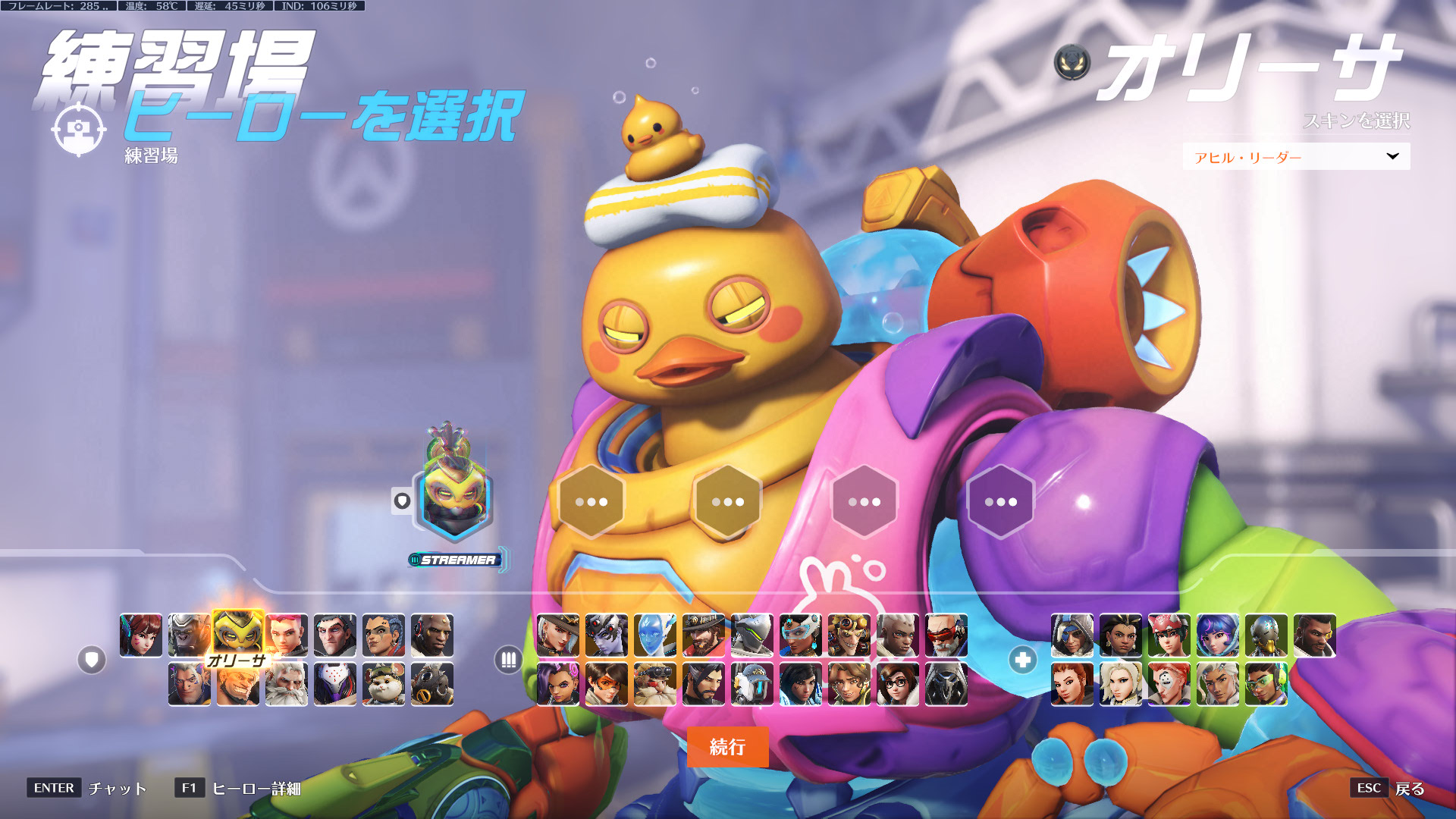The height and width of the screenshot is (819, 1456).
Task: Select the player's Orisa hexagon slot
Action: pos(453,500)
